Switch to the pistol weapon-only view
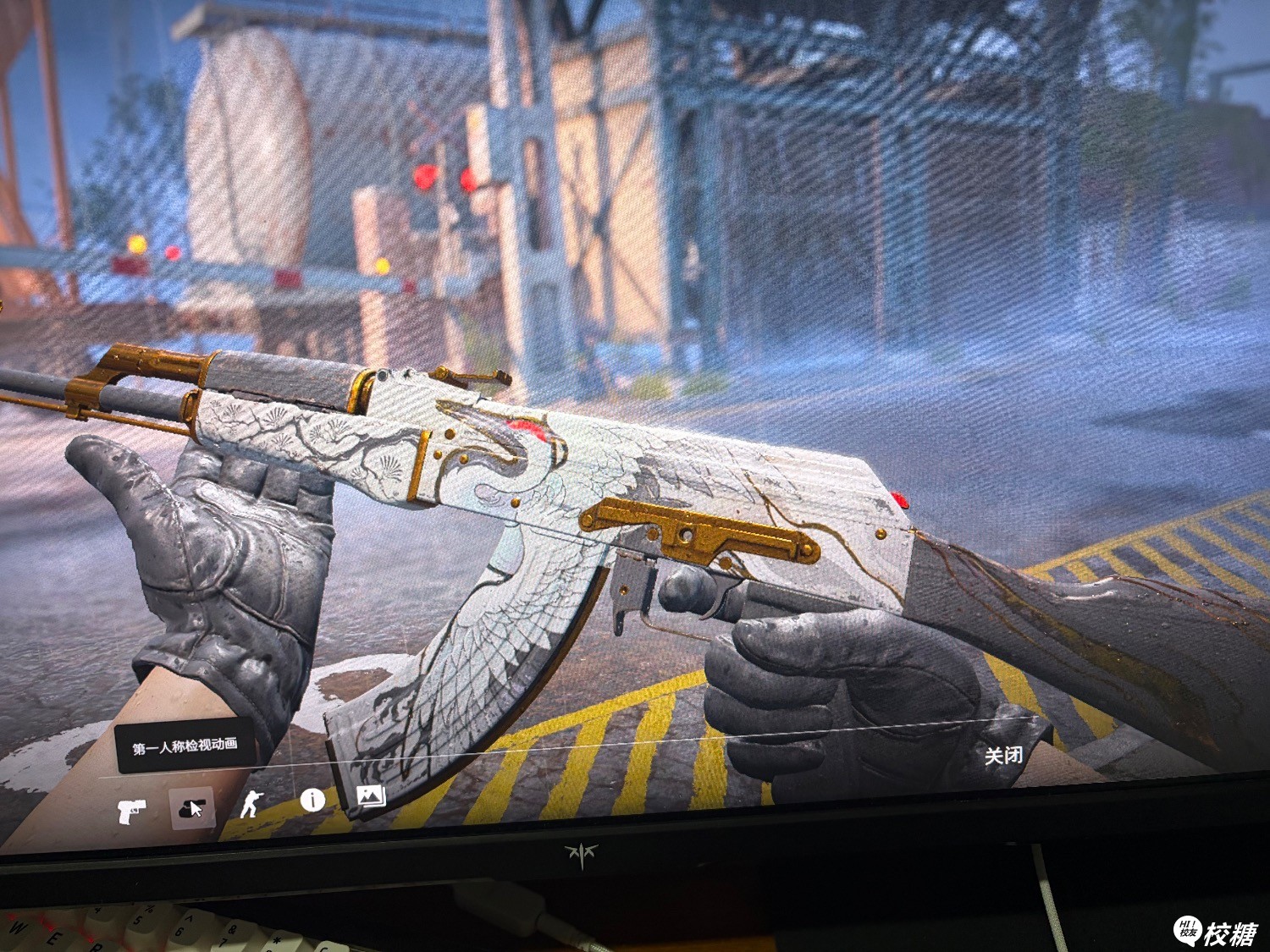 (x=131, y=812)
